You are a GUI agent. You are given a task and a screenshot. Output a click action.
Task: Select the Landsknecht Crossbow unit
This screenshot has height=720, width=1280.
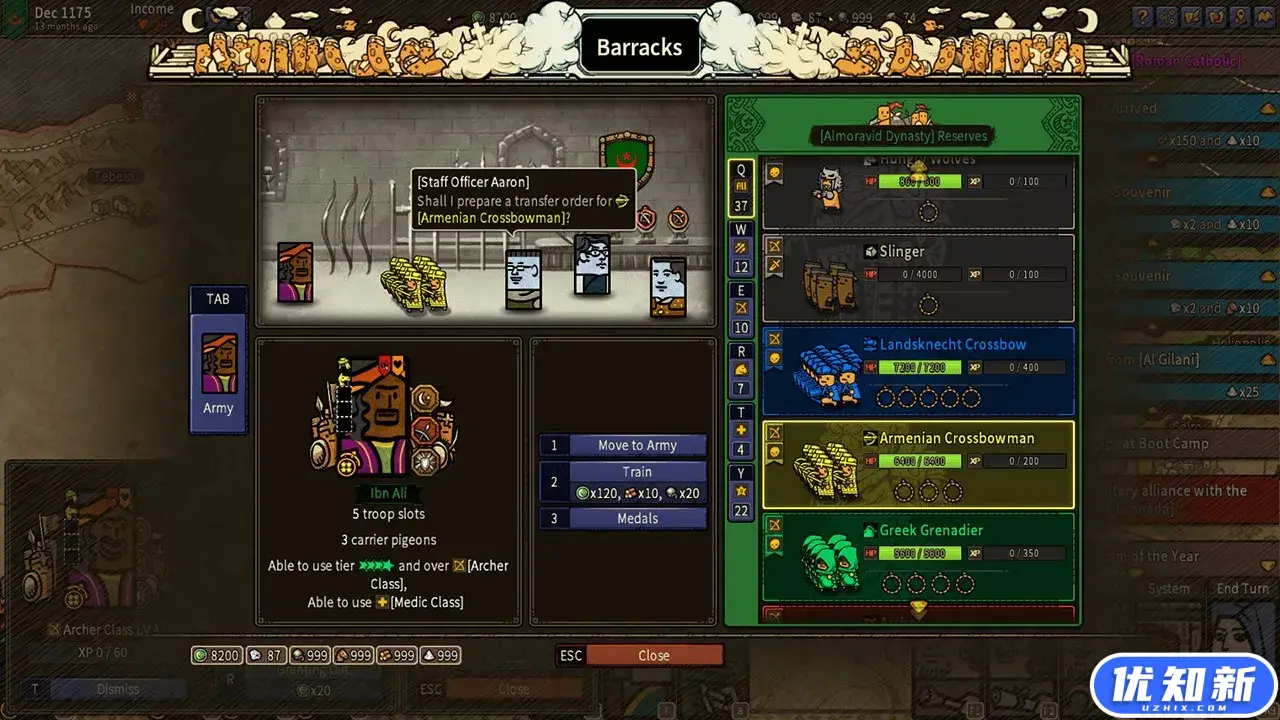tap(918, 371)
